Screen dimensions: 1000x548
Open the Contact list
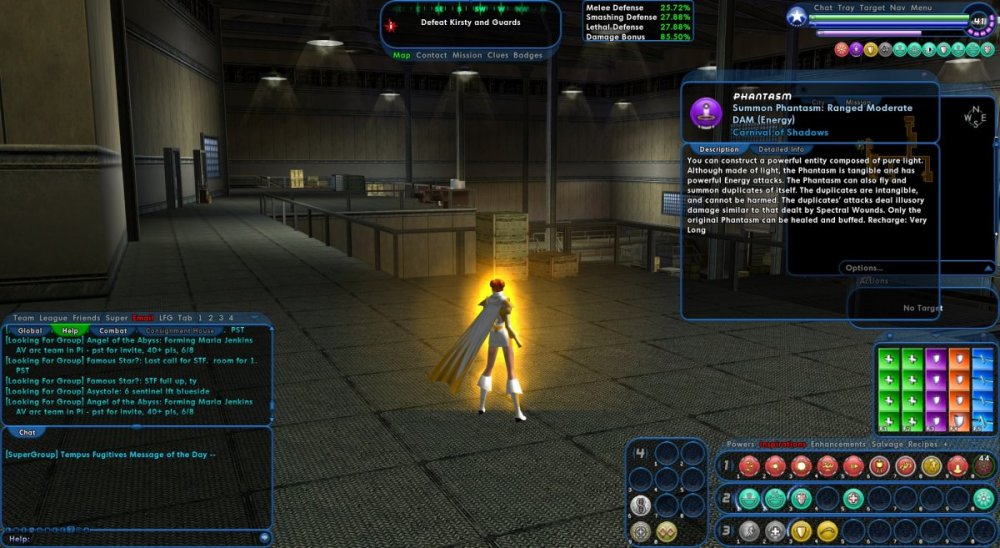click(x=431, y=56)
